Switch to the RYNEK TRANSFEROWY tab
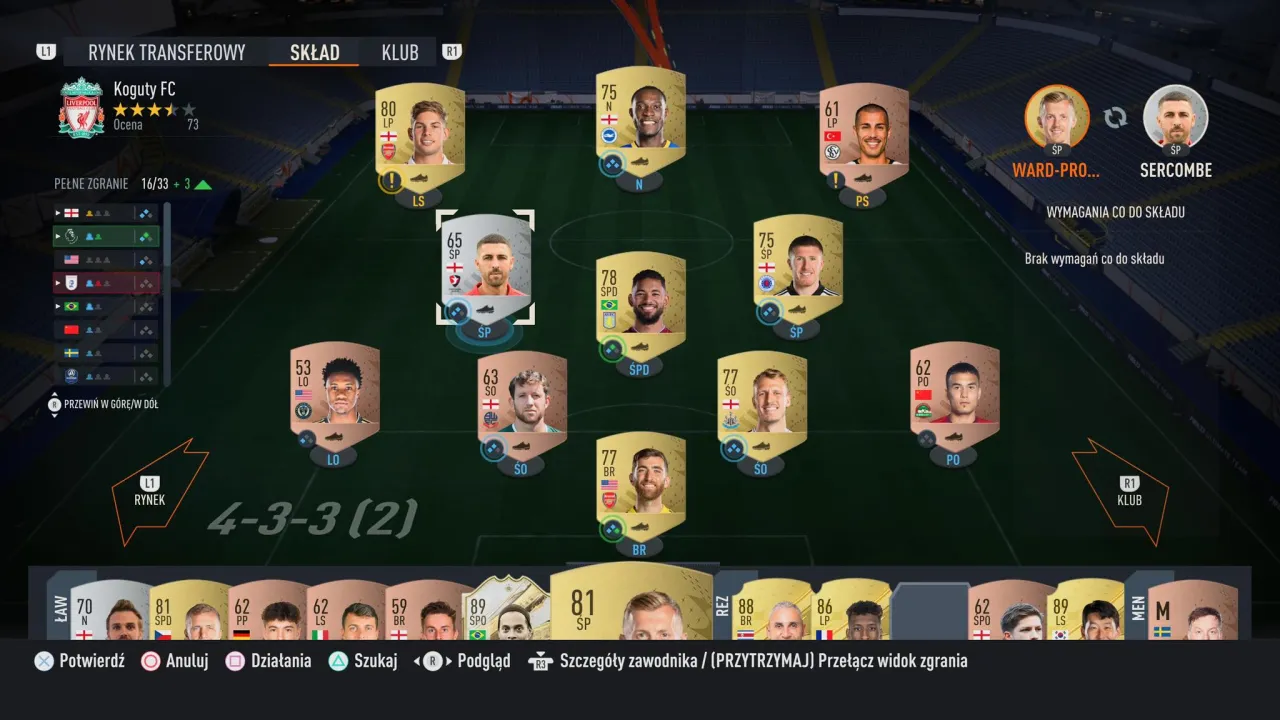1280x720 pixels. coord(166,52)
